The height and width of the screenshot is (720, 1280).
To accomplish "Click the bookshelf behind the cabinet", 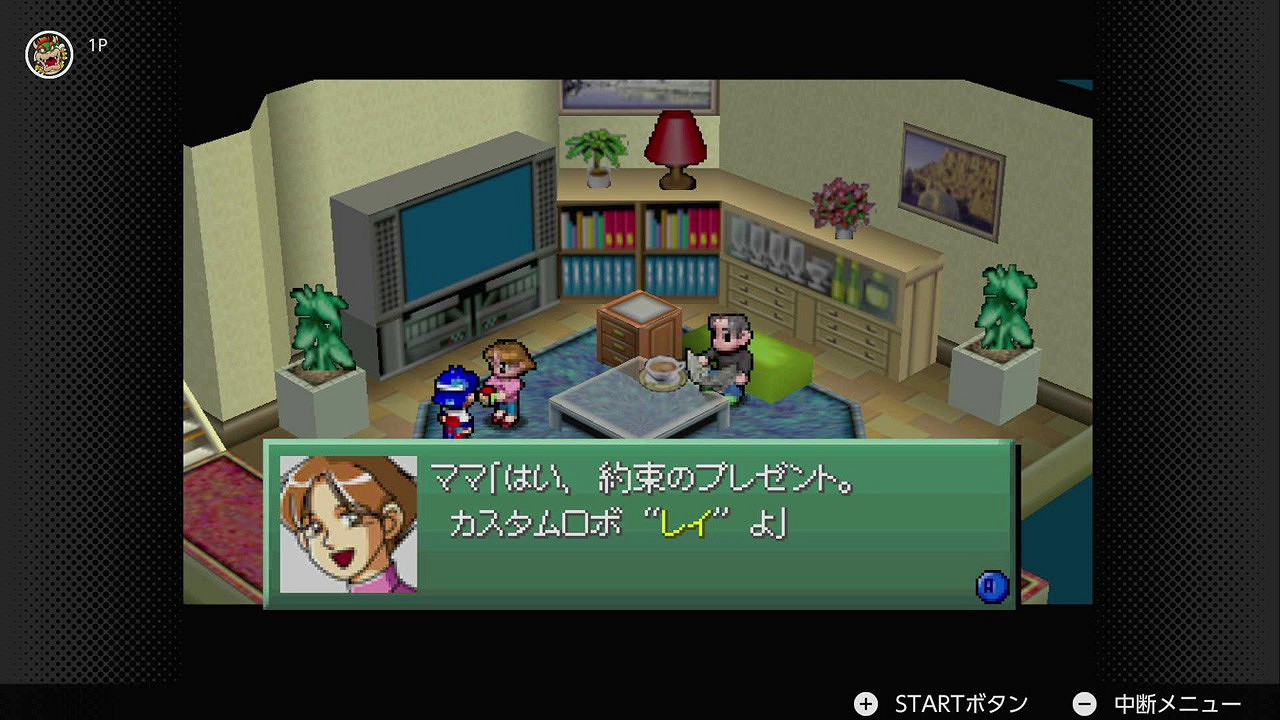I will [x=640, y=250].
